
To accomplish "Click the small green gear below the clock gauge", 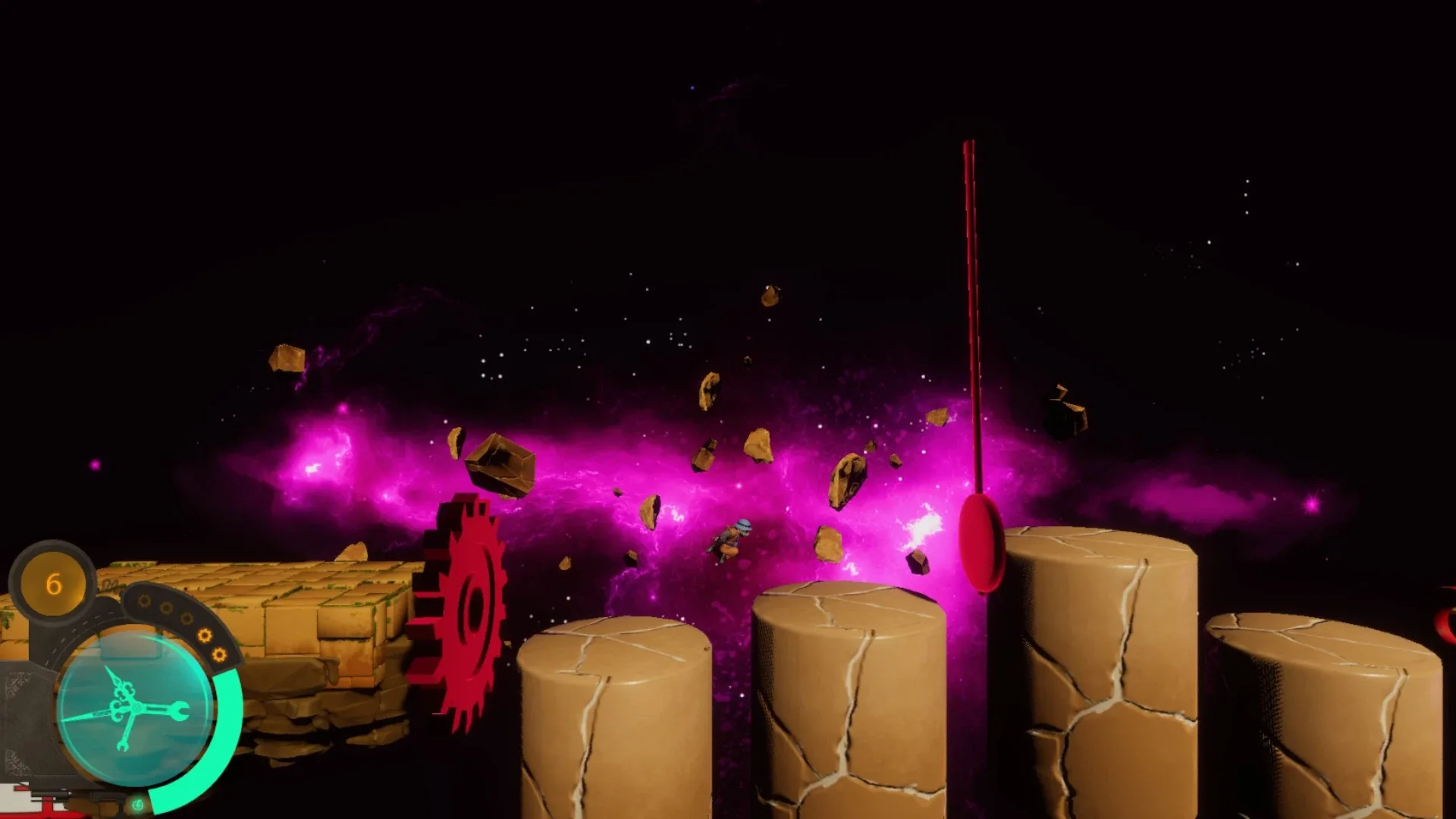I will coord(138,802).
